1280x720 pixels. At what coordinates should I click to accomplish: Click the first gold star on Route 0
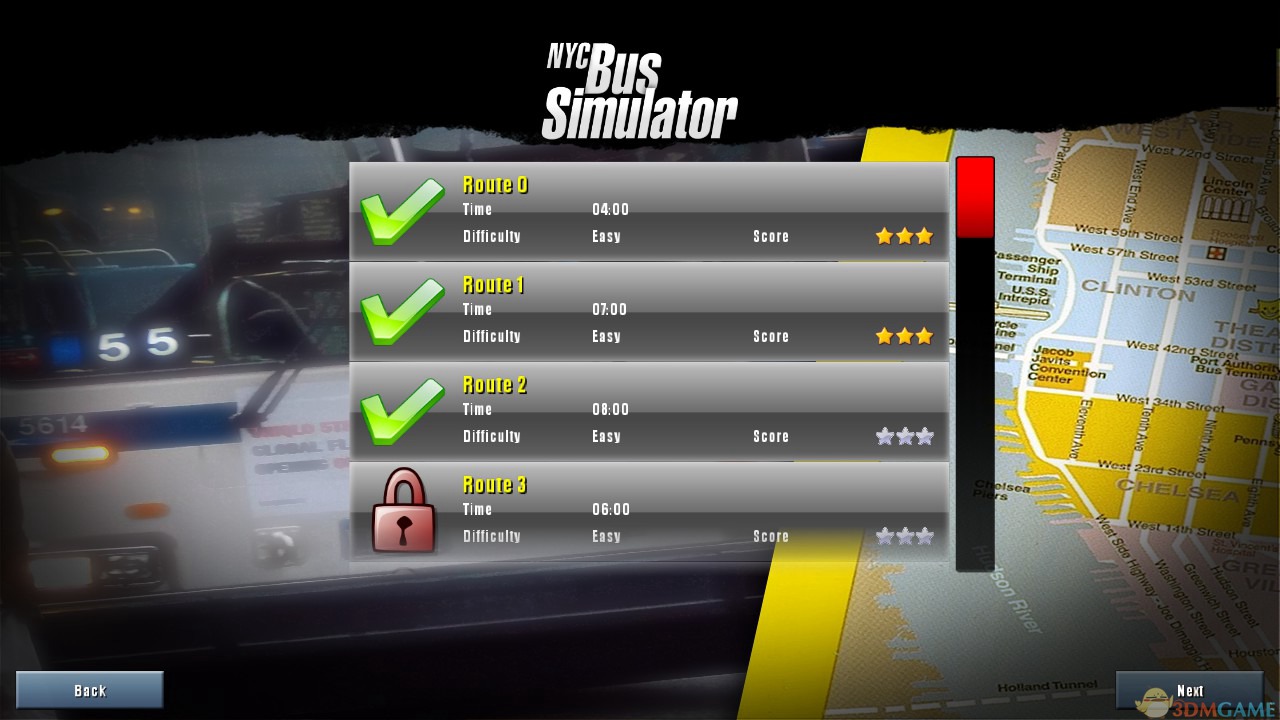pos(884,236)
